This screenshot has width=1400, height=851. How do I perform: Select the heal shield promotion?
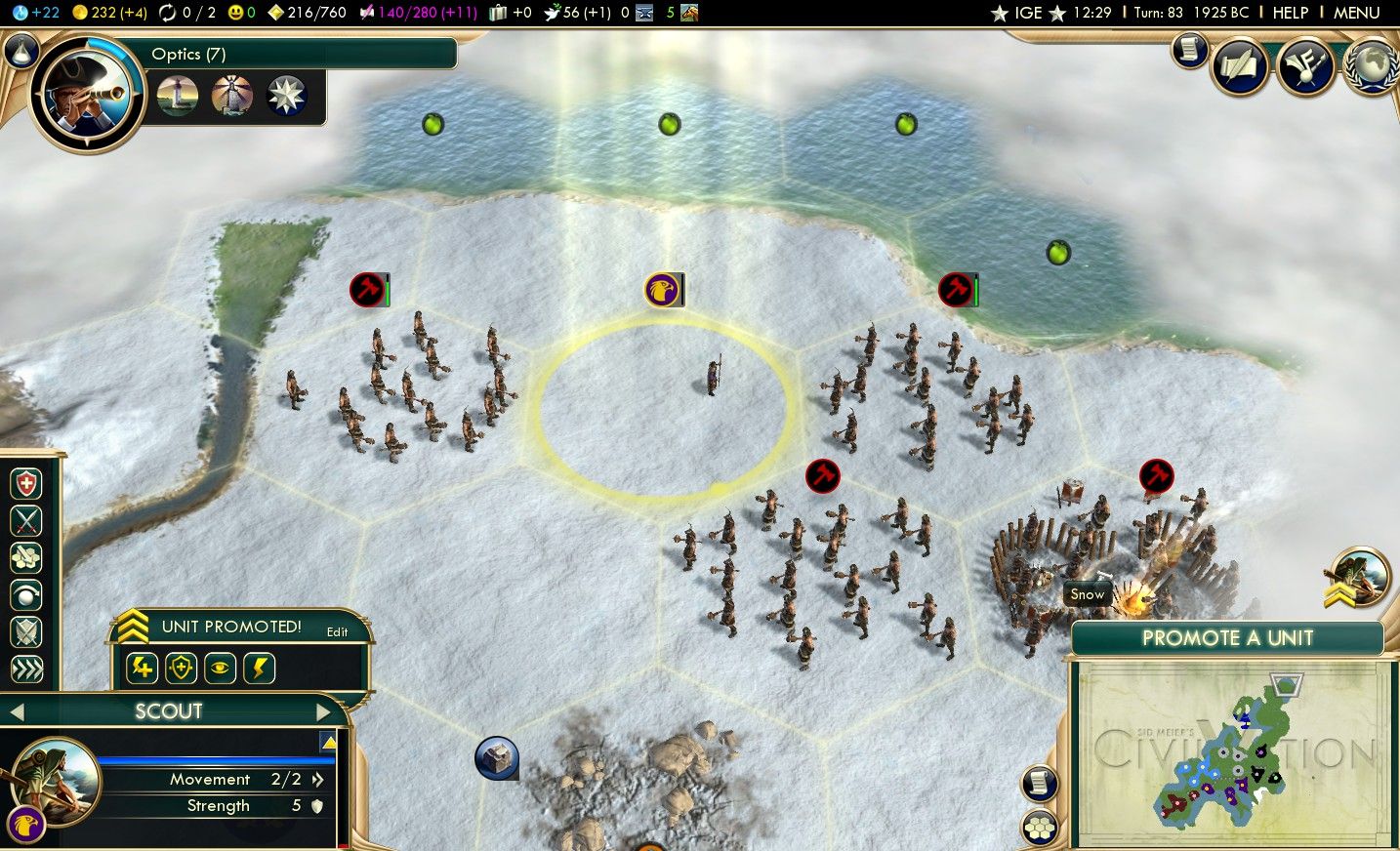[x=181, y=668]
